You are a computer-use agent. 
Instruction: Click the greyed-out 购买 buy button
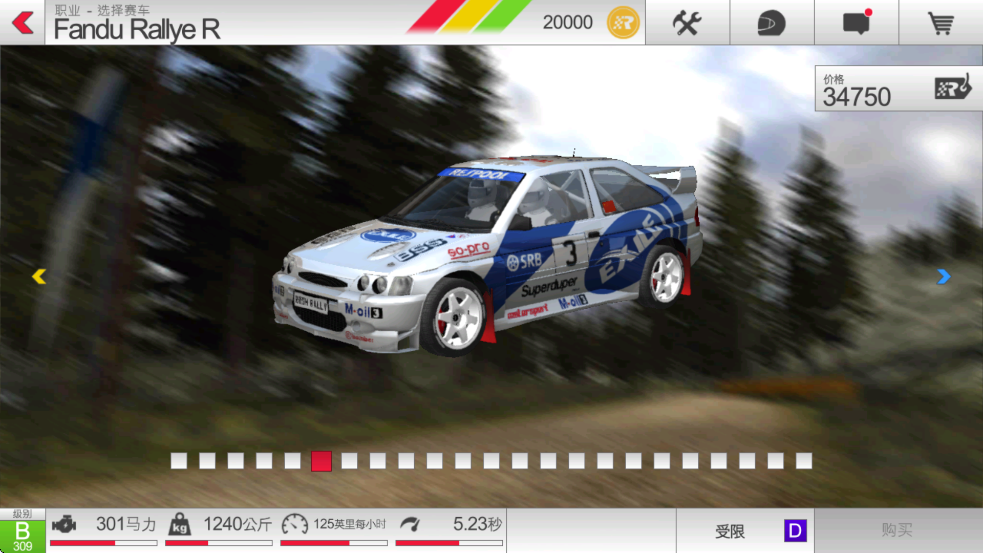898,531
